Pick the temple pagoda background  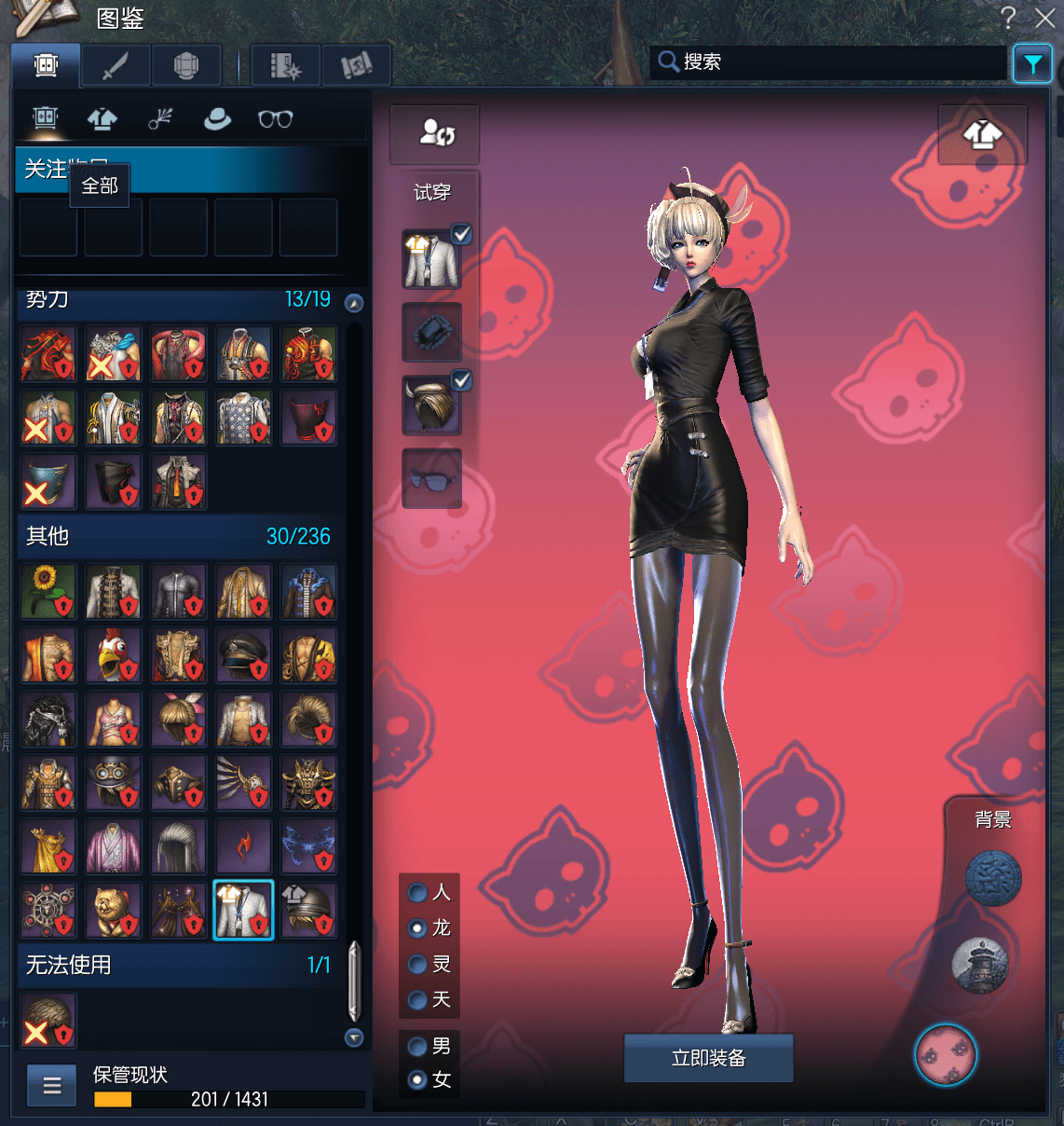[980, 965]
